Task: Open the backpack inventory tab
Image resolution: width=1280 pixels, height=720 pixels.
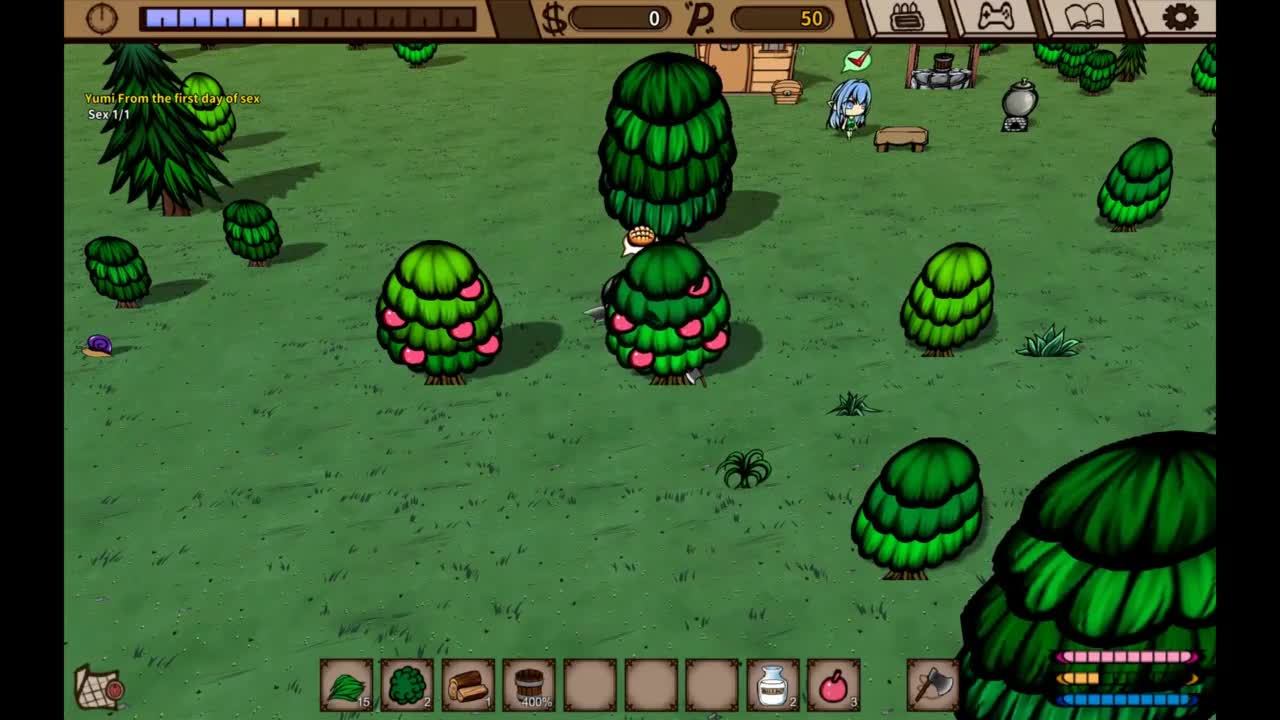Action: point(906,17)
